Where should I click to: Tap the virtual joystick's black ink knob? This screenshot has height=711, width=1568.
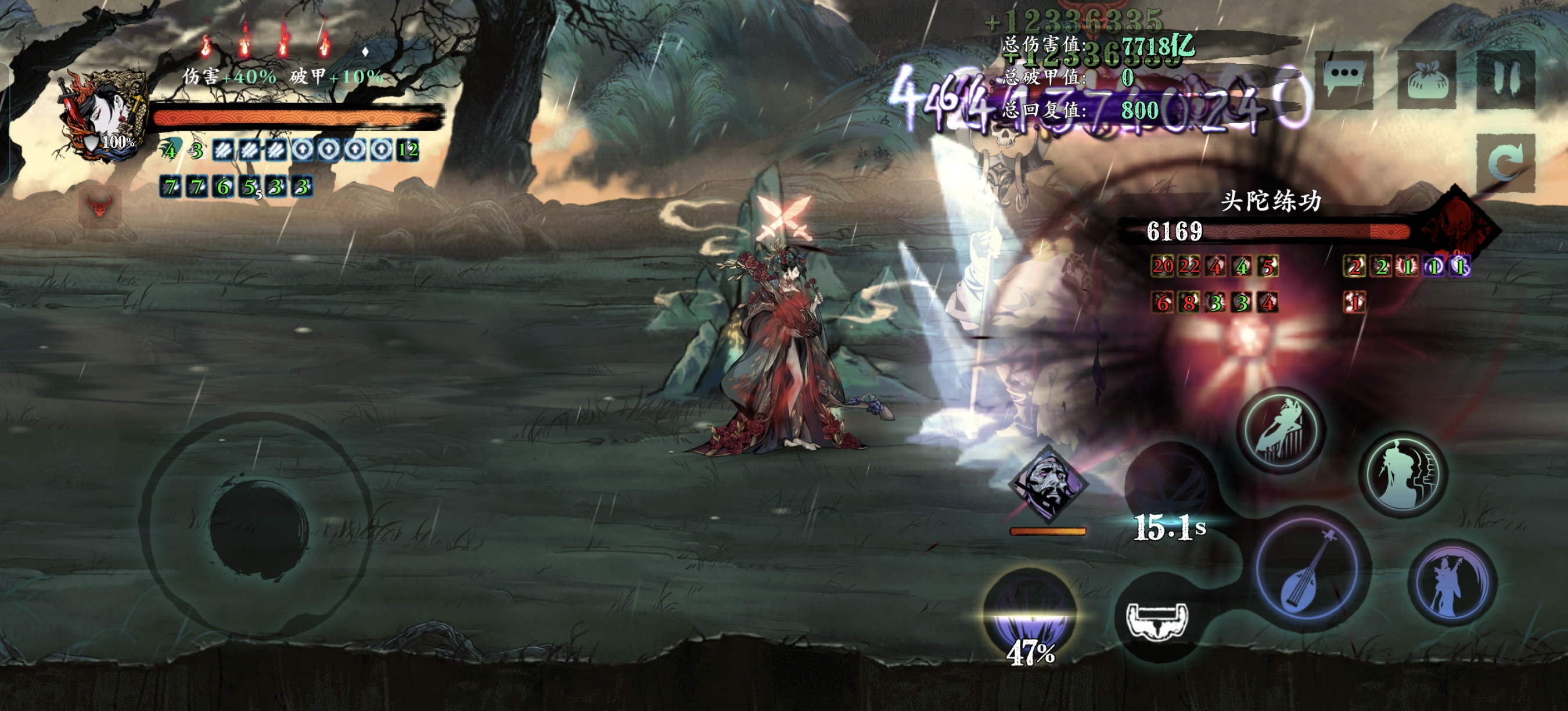[260, 525]
